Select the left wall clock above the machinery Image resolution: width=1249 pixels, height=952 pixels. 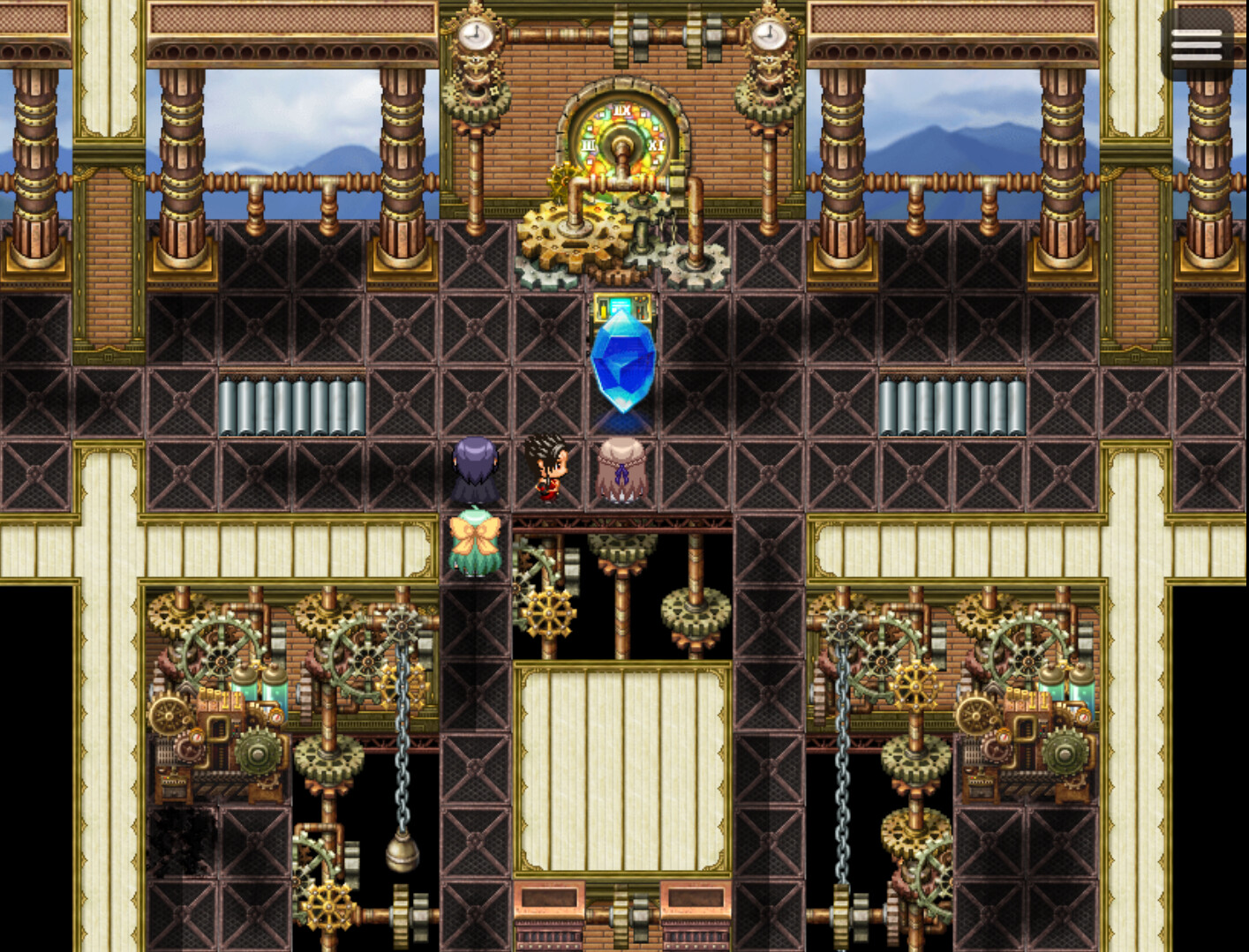[x=476, y=35]
